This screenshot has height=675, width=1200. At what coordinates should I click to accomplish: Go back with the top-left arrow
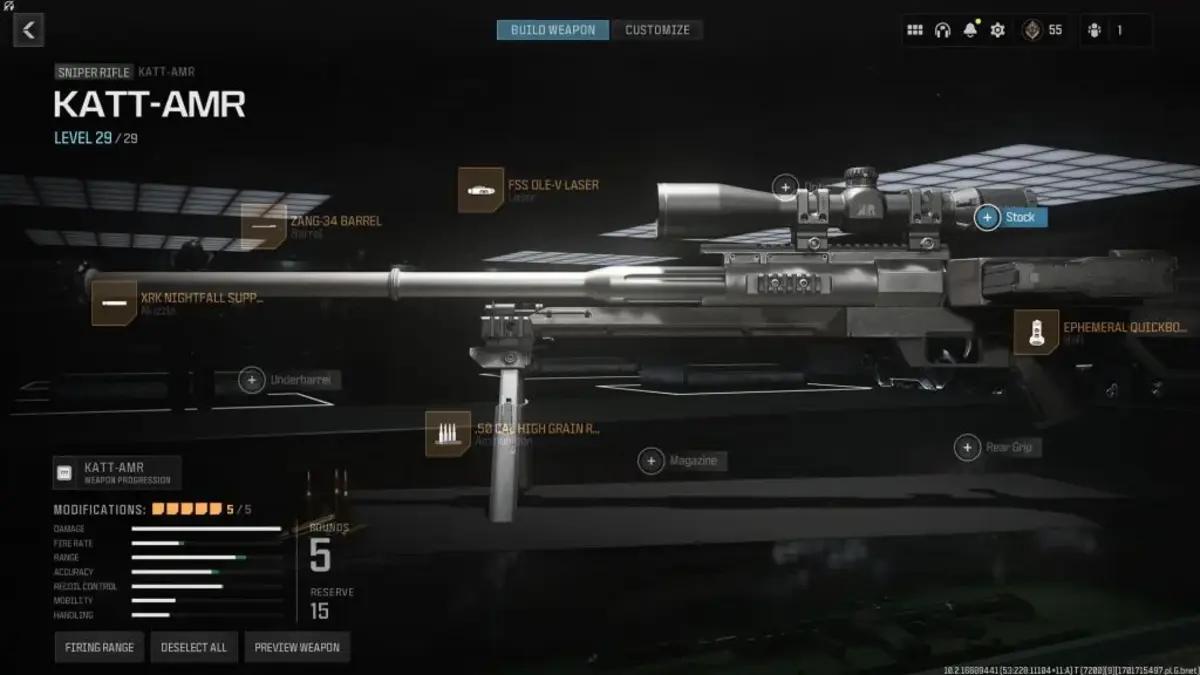pos(28,30)
